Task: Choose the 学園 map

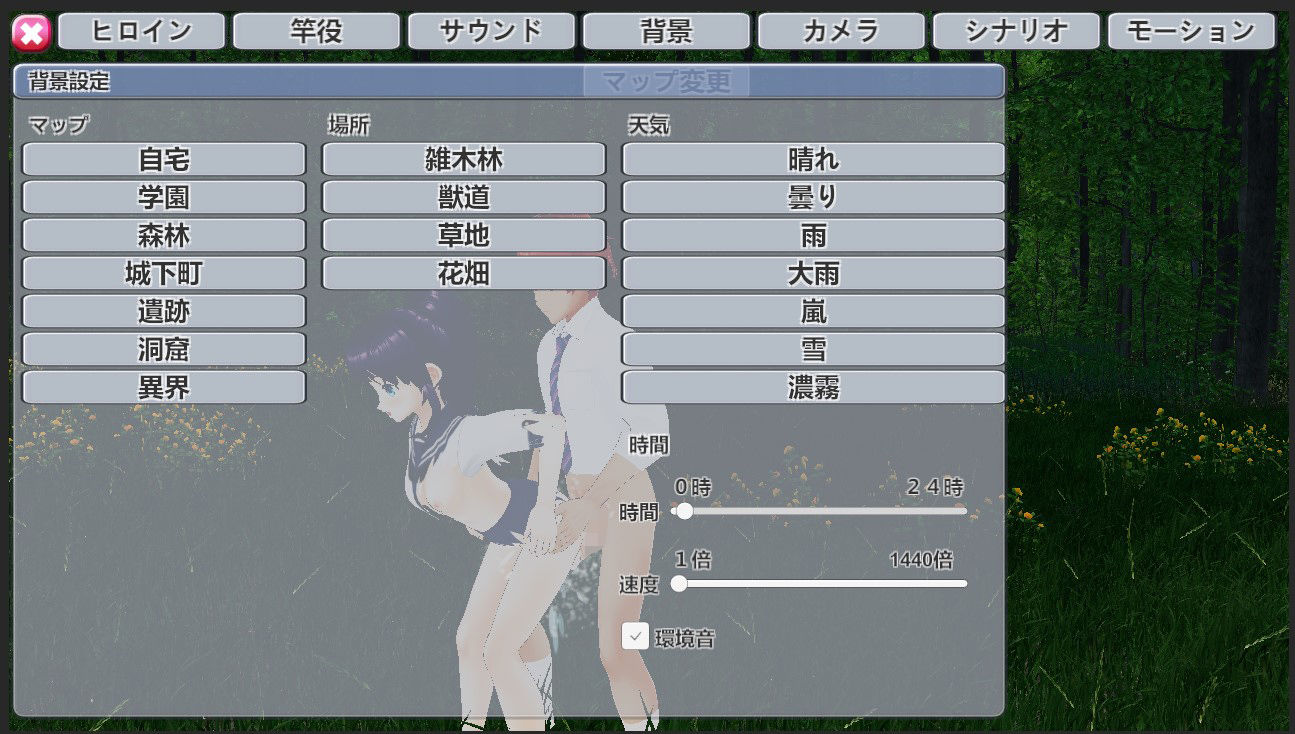Action: [x=163, y=196]
